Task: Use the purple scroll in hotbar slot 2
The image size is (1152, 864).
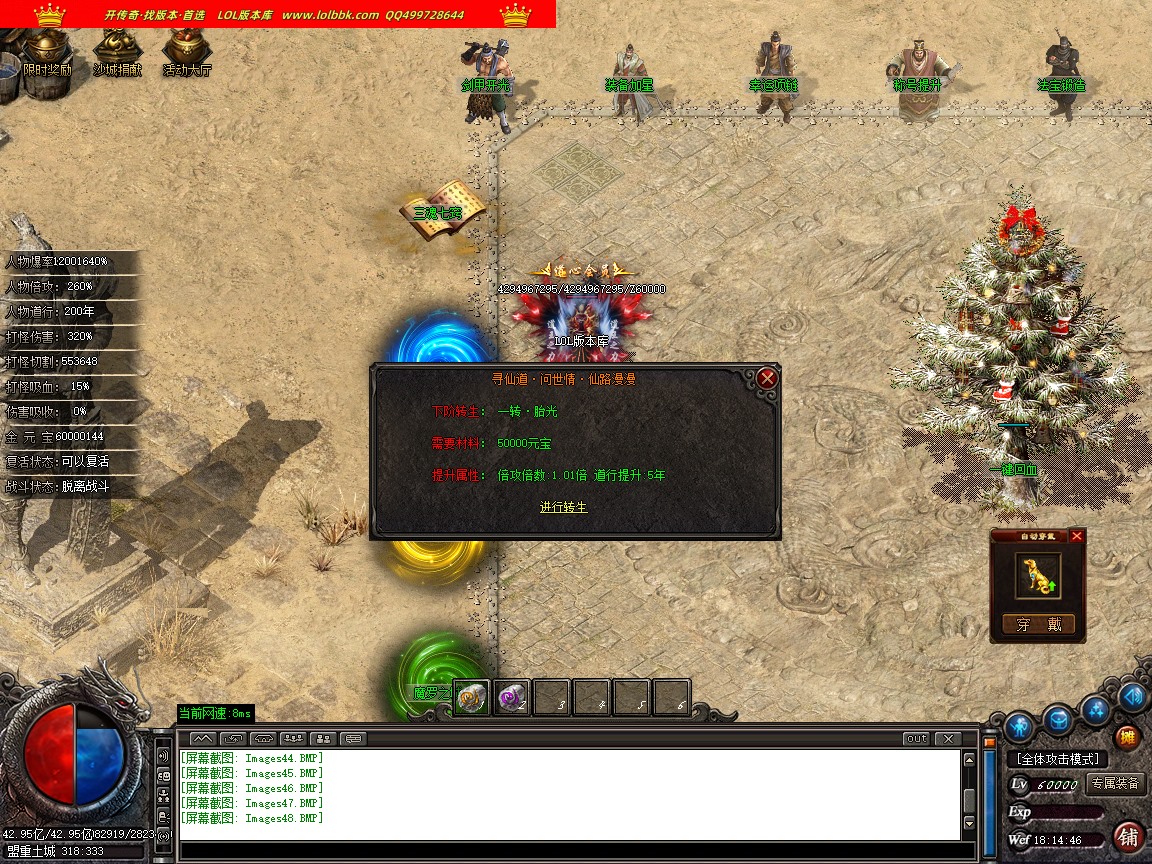Action: click(512, 697)
